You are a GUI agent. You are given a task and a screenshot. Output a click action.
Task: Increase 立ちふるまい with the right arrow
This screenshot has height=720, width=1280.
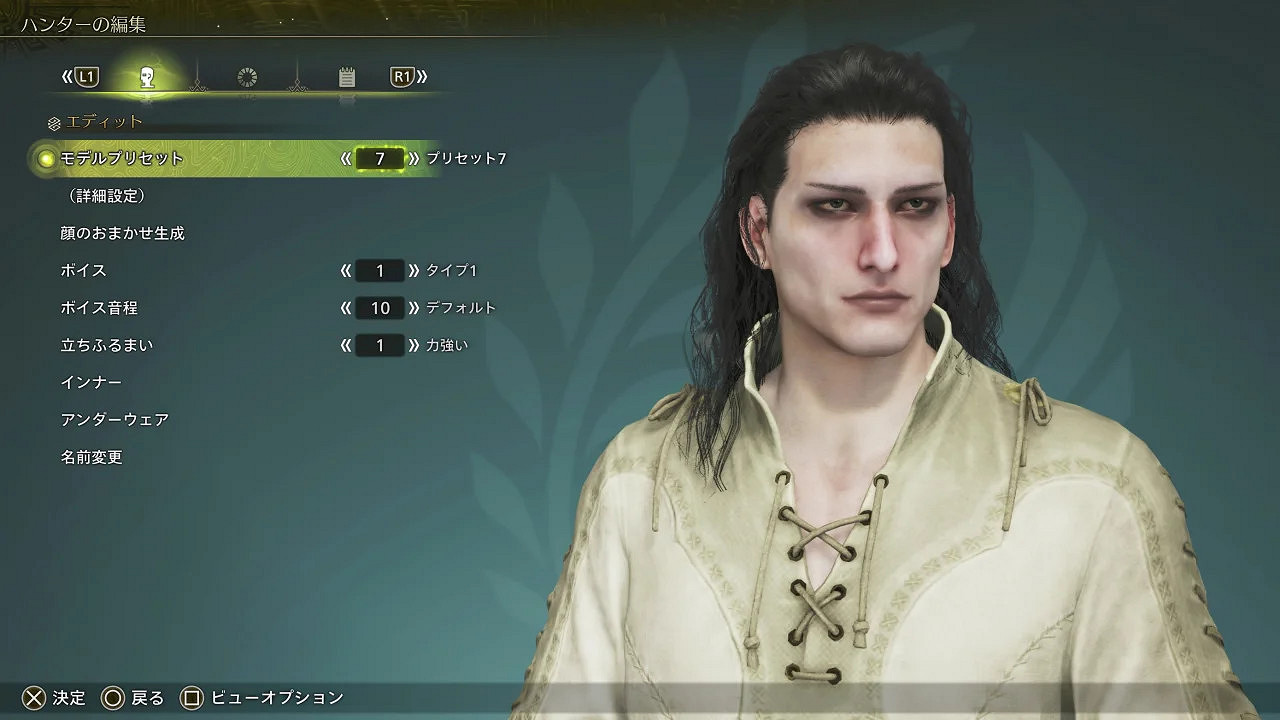415,345
